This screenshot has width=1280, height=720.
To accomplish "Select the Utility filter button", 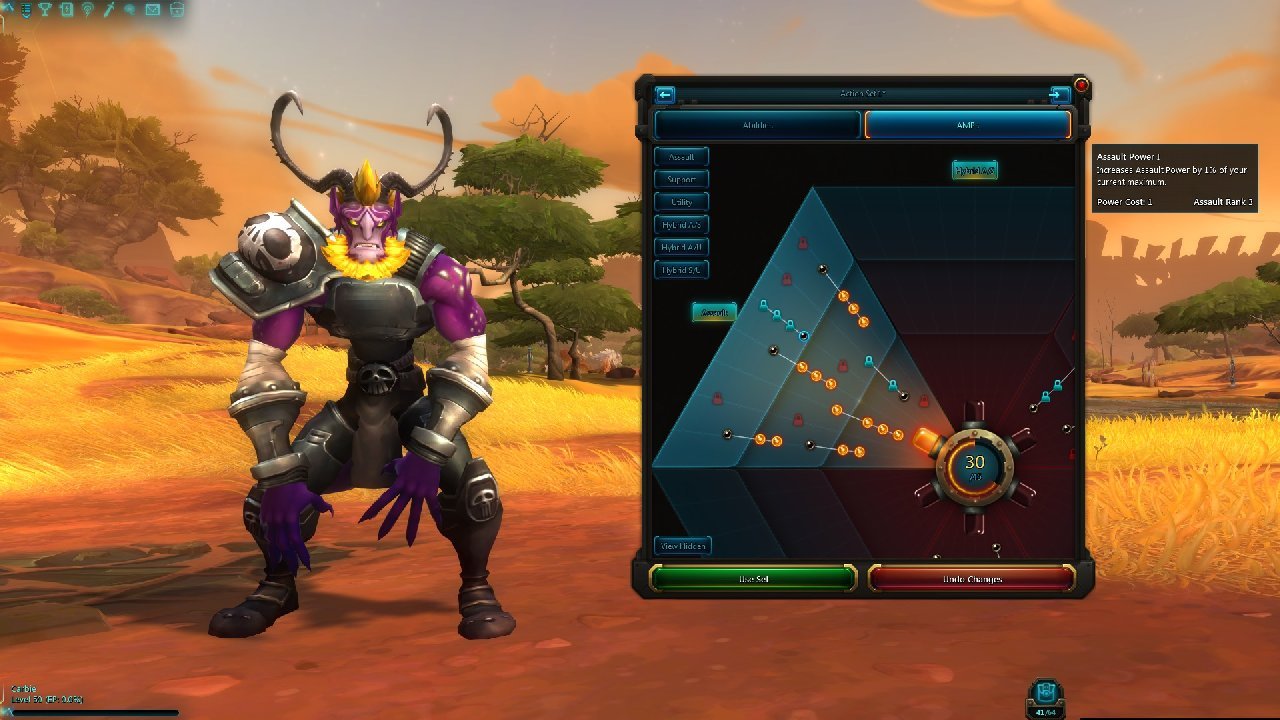I will click(x=681, y=202).
